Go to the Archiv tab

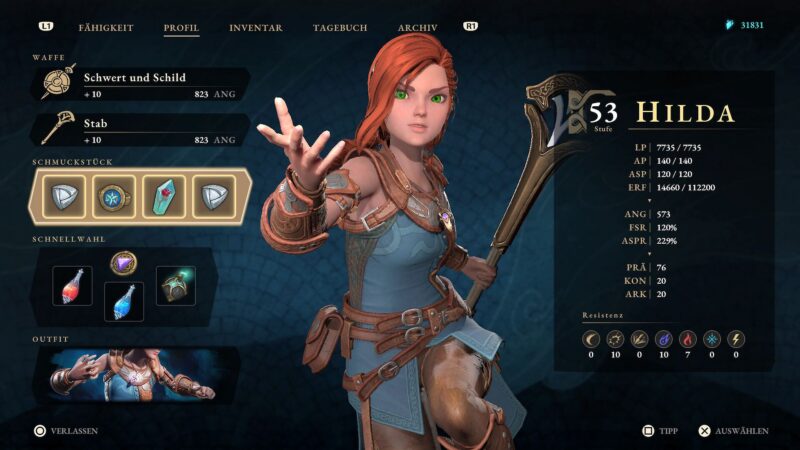click(x=417, y=27)
